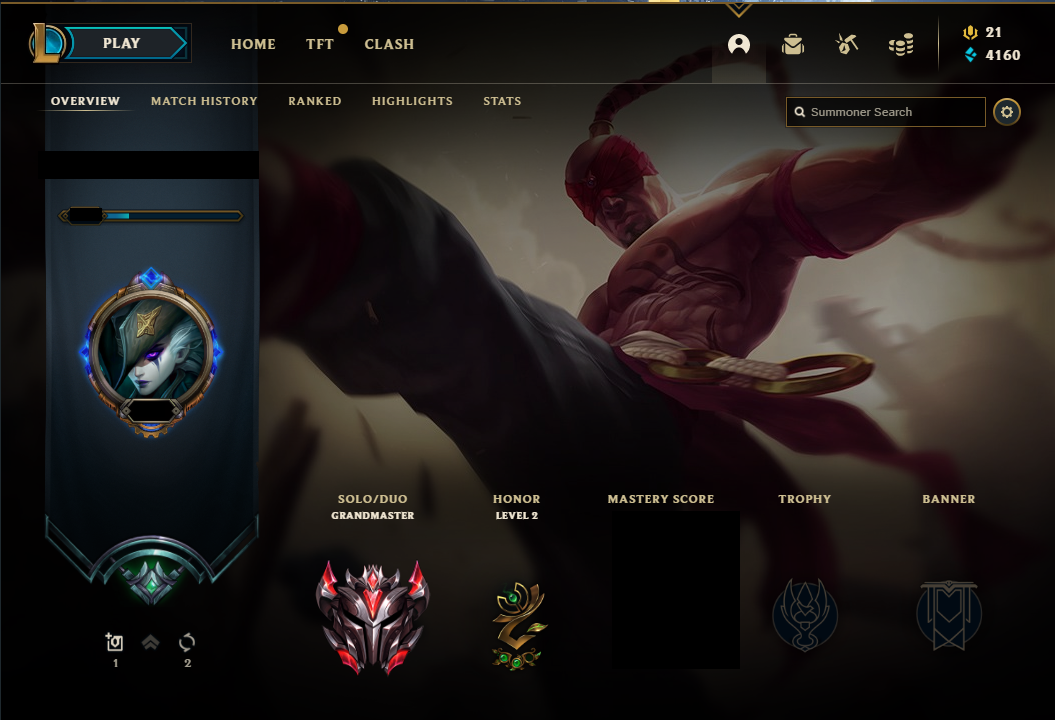Screen dimensions: 1055x720
Task: Open the CLASH section
Action: click(x=389, y=44)
